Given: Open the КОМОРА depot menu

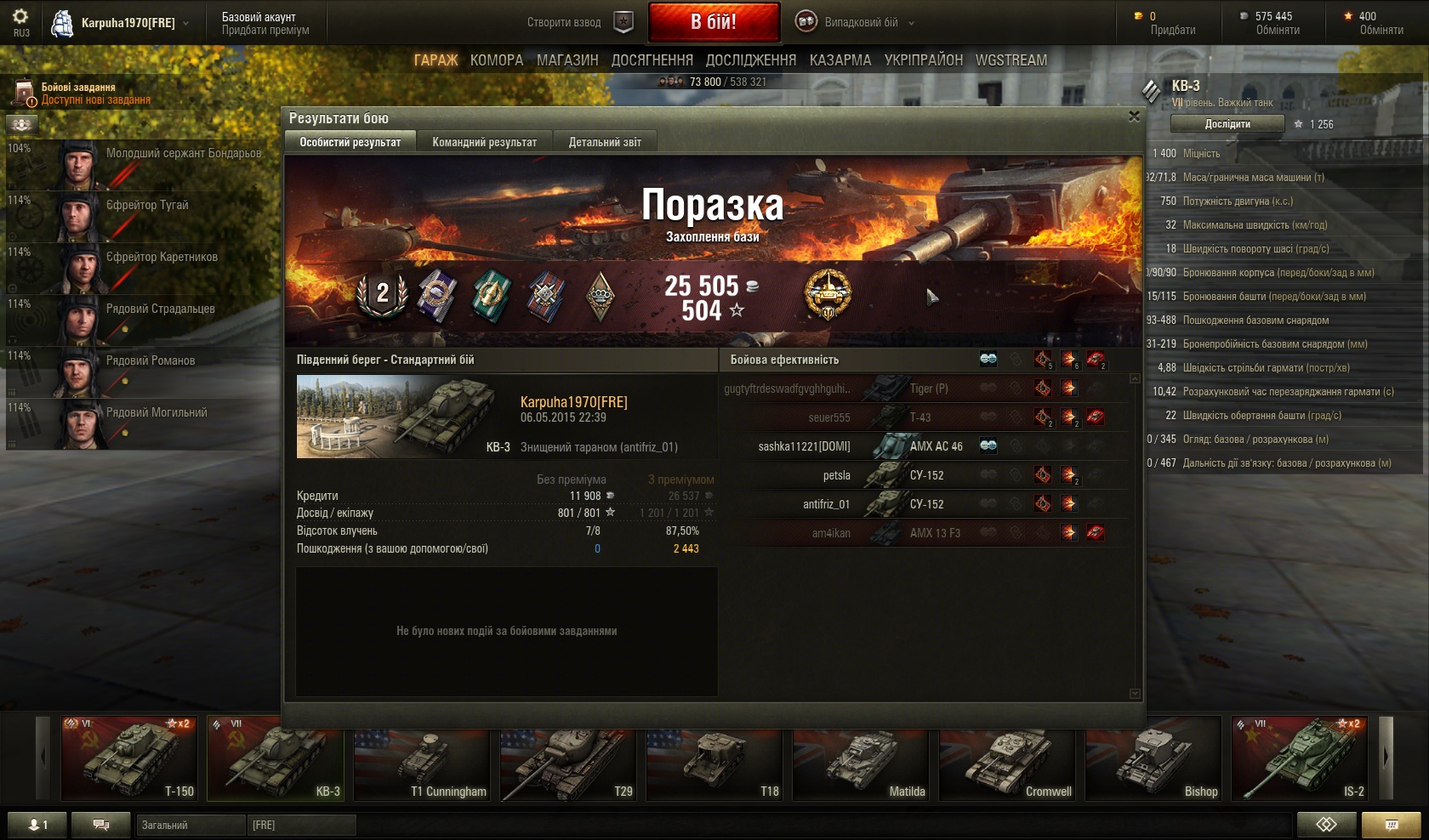Looking at the screenshot, I should point(497,60).
